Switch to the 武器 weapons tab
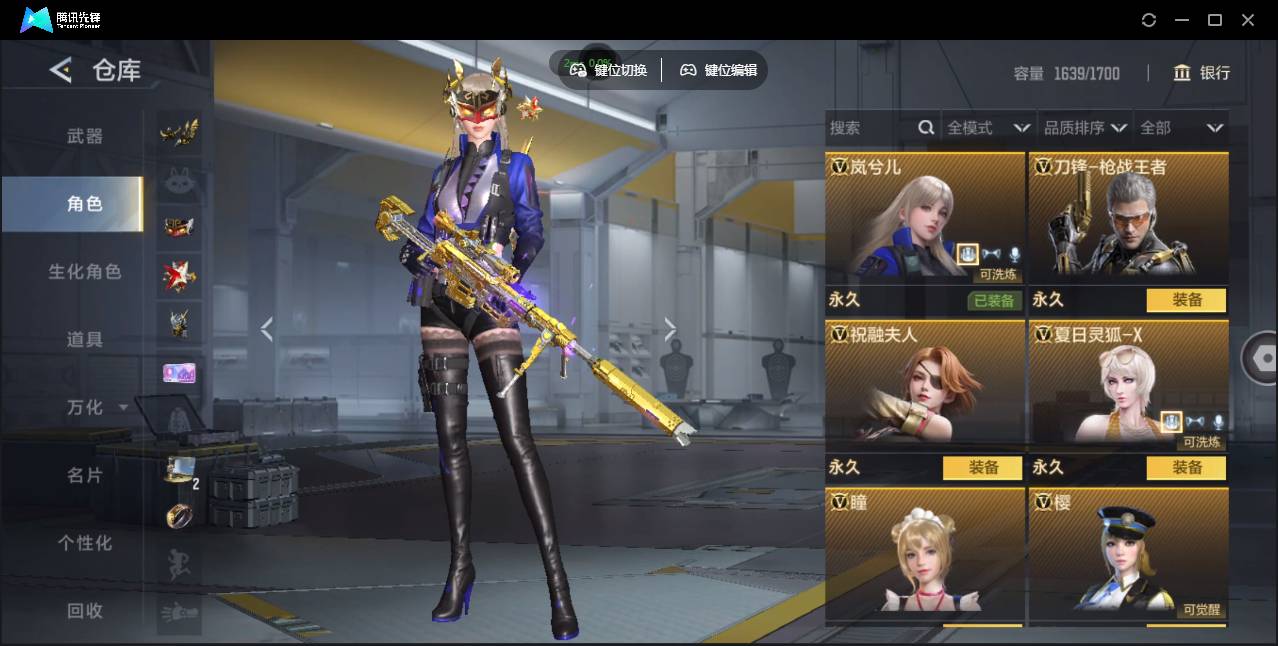Image resolution: width=1278 pixels, height=646 pixels. click(84, 136)
